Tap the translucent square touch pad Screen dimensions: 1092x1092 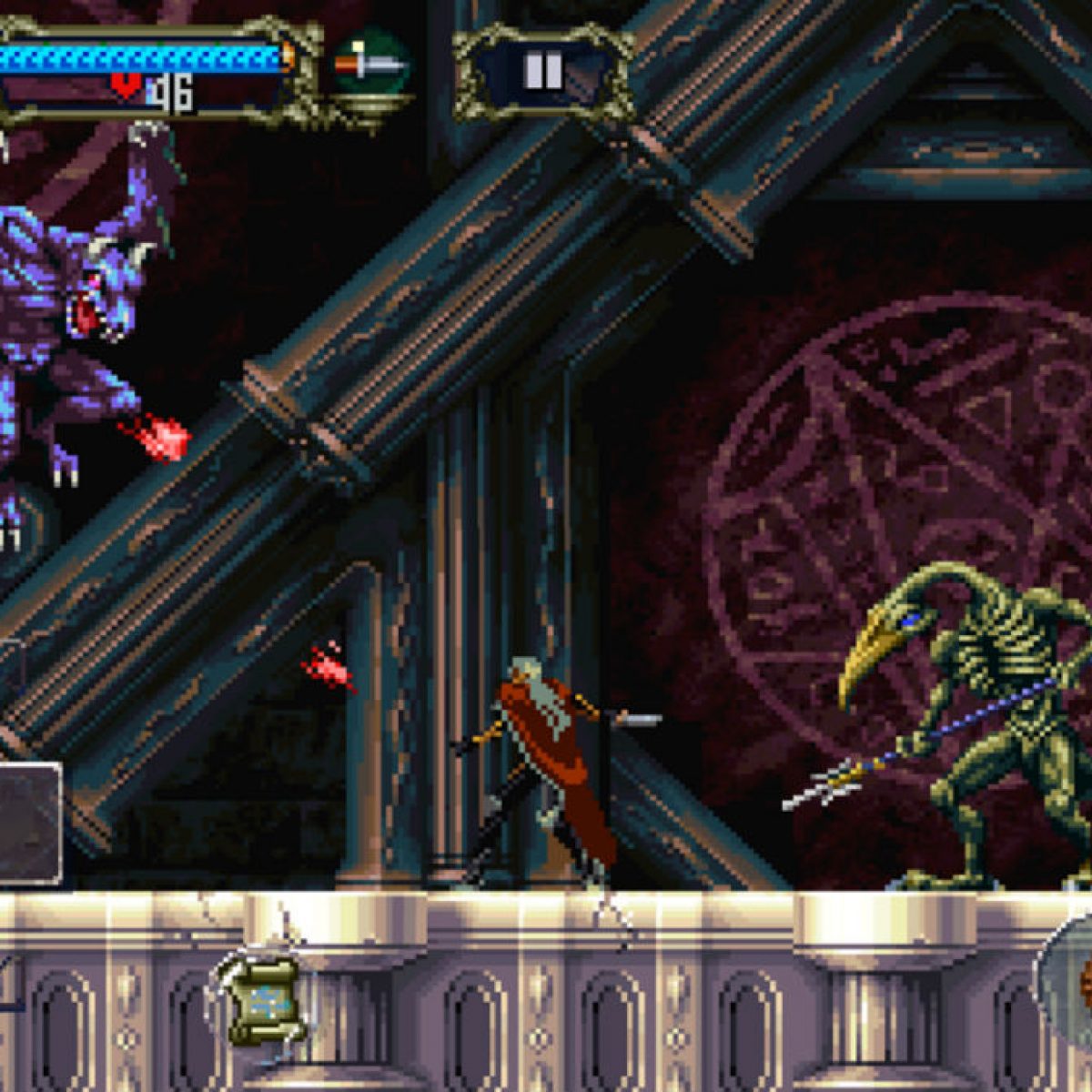tap(27, 824)
